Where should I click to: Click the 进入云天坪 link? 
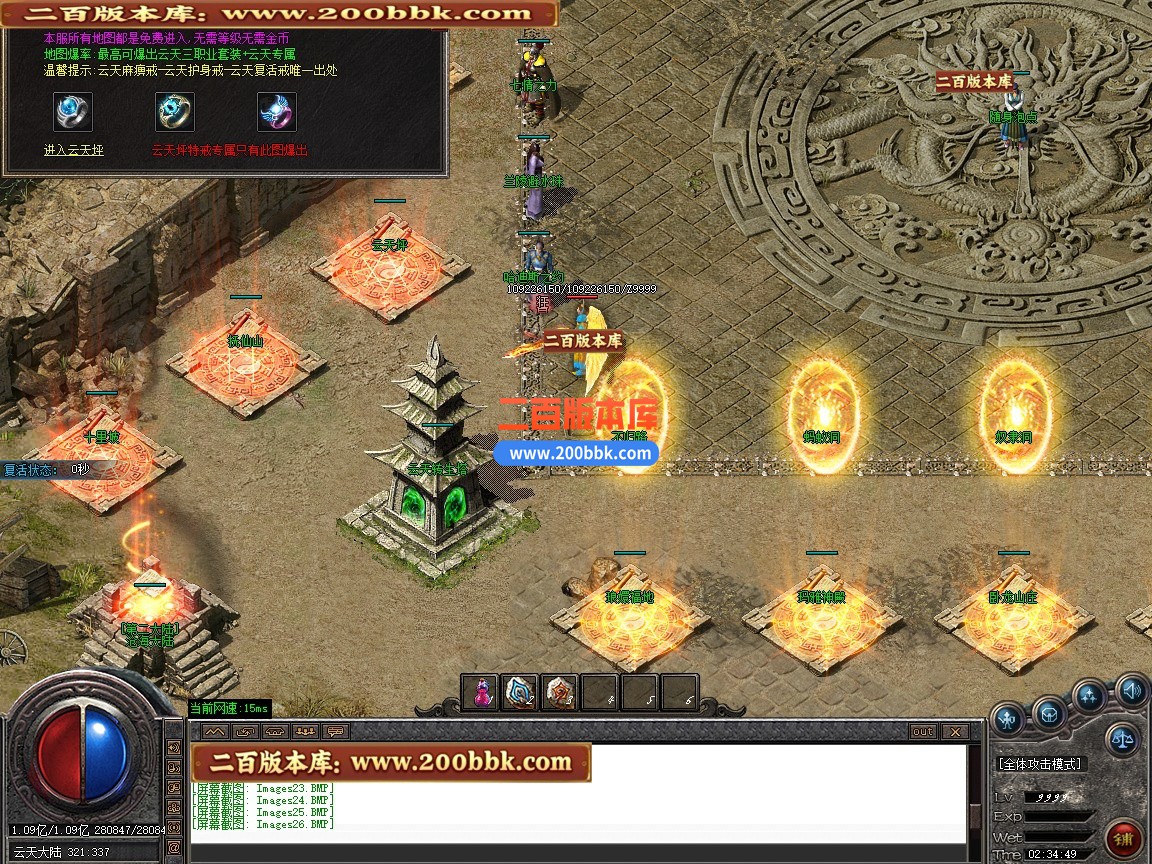73,150
